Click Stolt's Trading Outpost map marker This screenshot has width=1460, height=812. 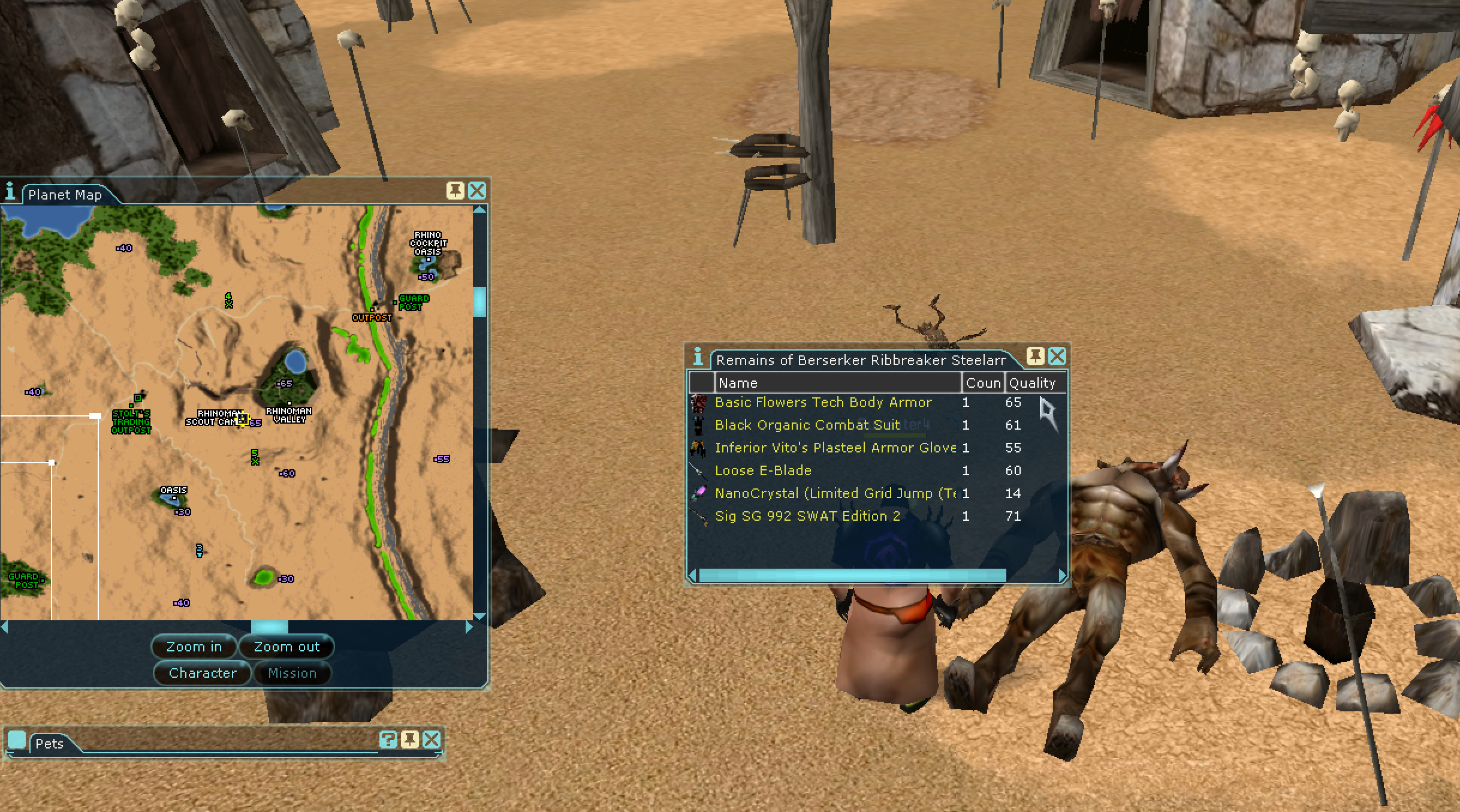point(138,399)
